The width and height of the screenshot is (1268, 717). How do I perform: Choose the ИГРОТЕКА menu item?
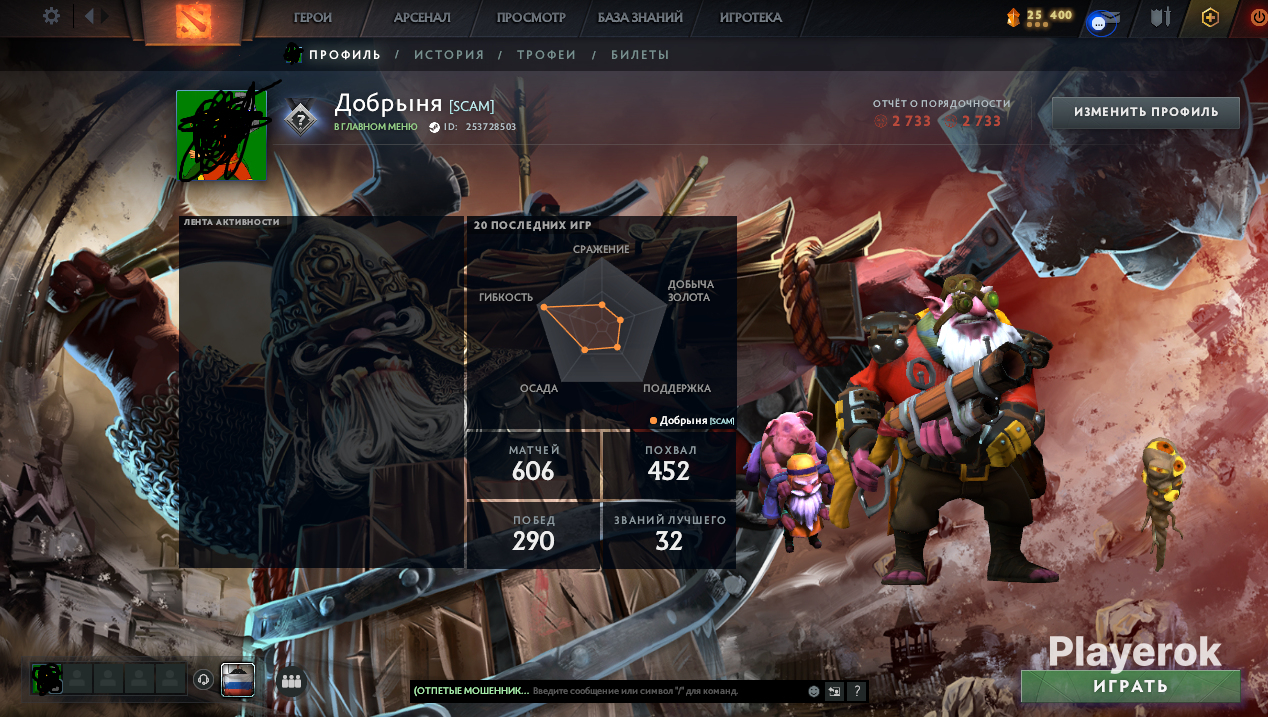tap(751, 17)
